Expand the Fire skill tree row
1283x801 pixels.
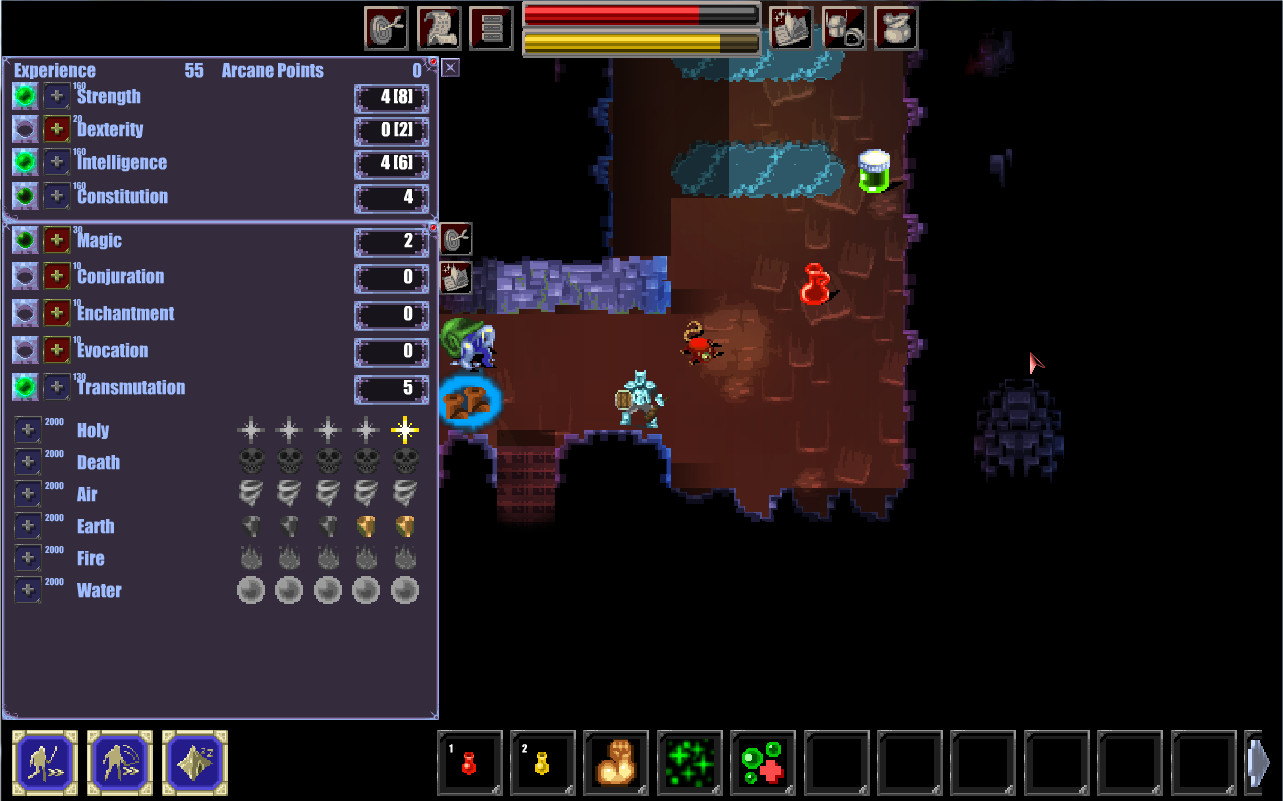pos(27,558)
